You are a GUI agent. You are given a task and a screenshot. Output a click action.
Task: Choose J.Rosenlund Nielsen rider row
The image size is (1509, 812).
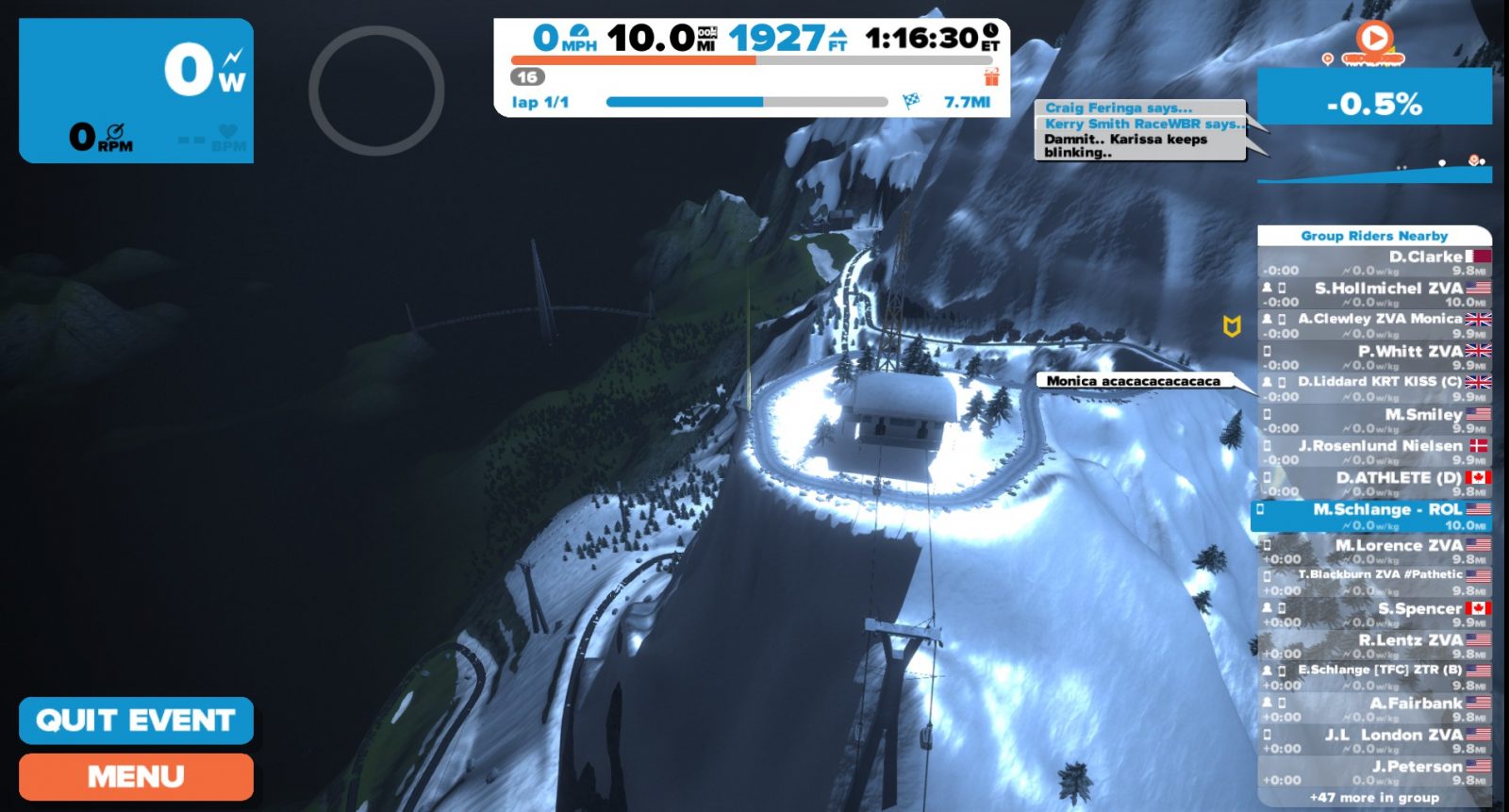coord(1374,452)
